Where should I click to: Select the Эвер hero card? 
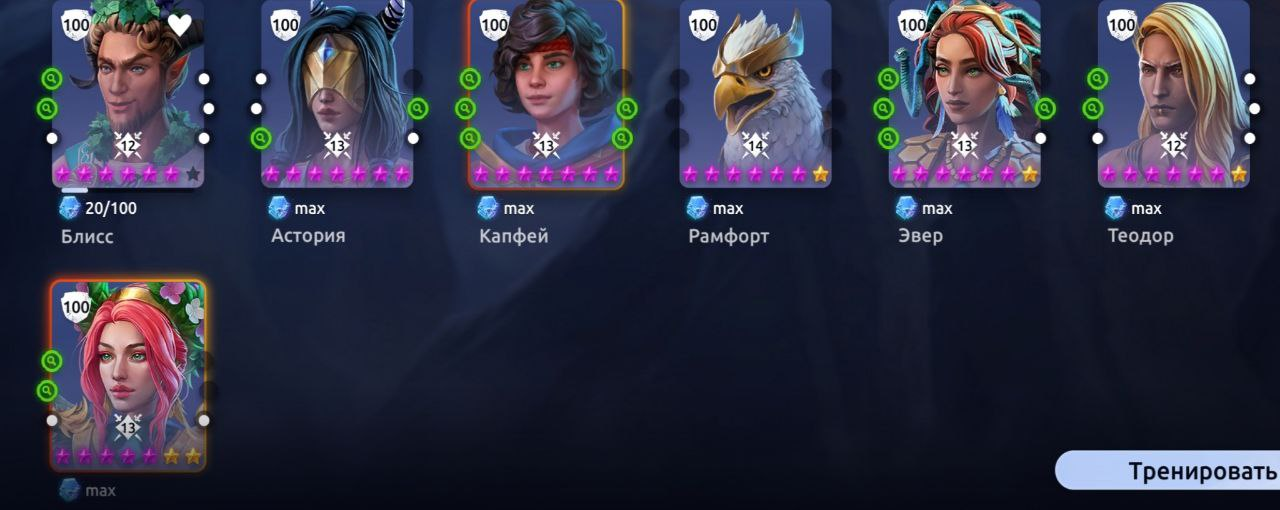[964, 95]
